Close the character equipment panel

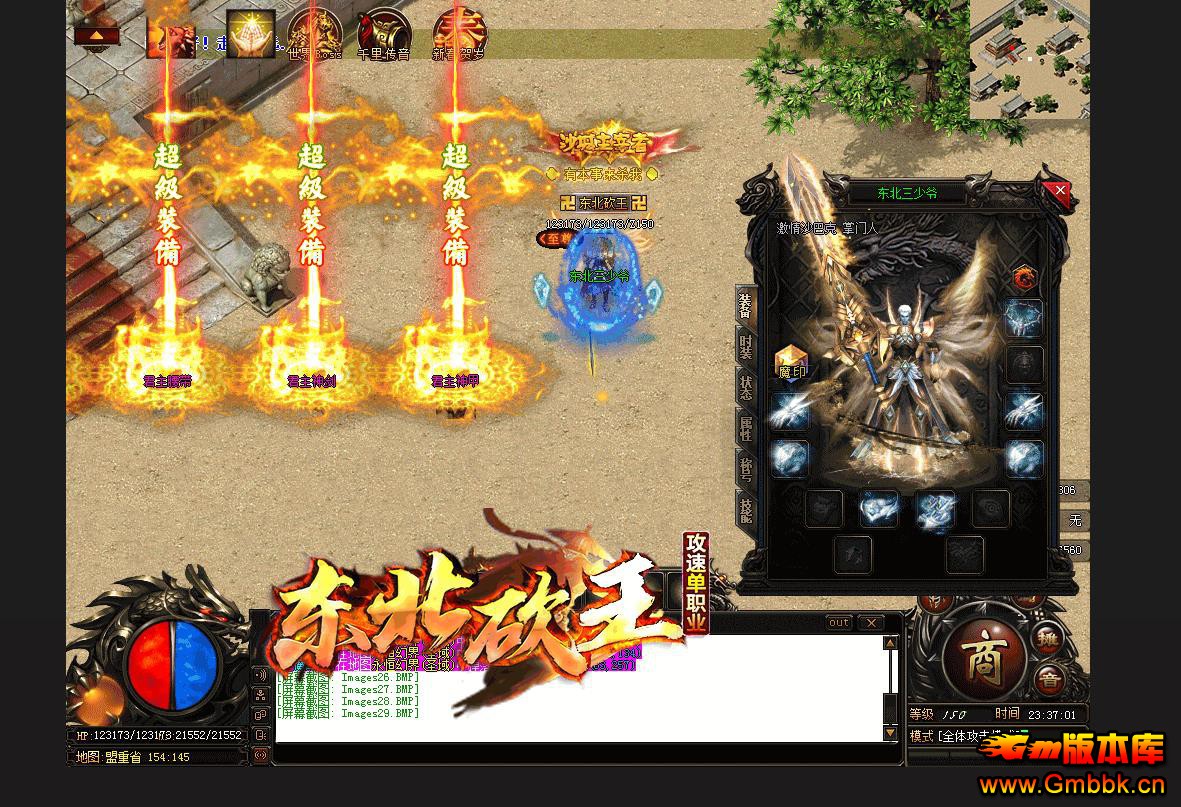click(1060, 190)
